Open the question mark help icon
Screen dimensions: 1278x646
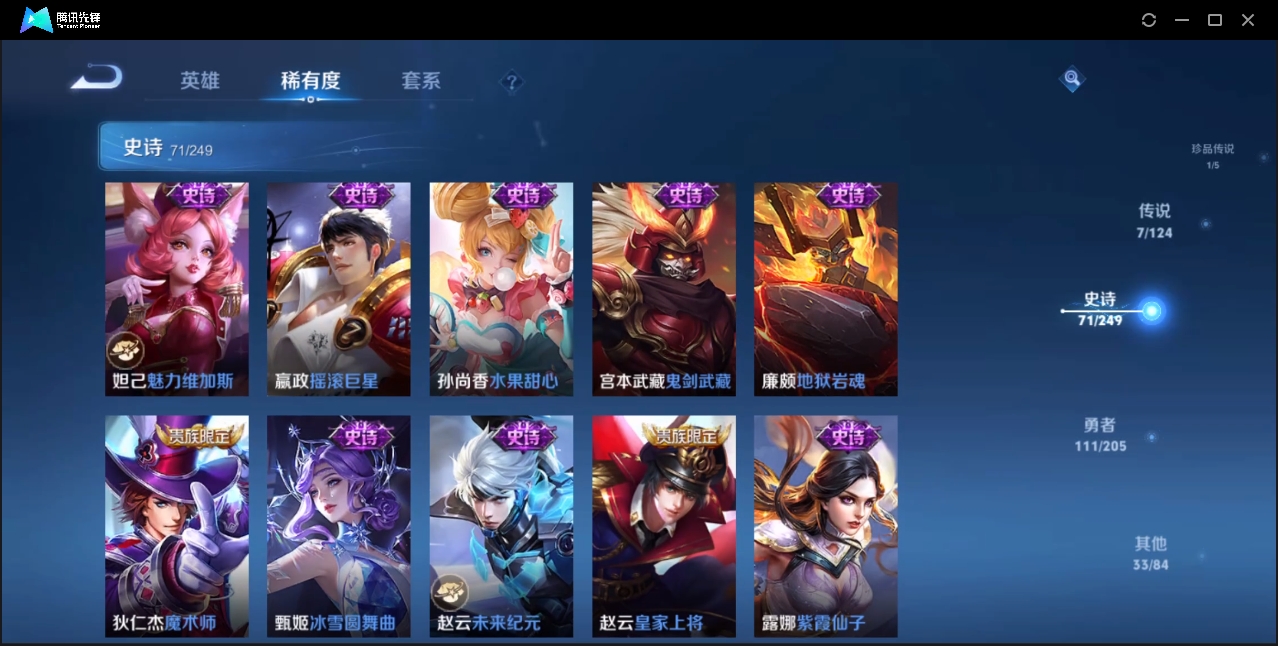pos(512,82)
